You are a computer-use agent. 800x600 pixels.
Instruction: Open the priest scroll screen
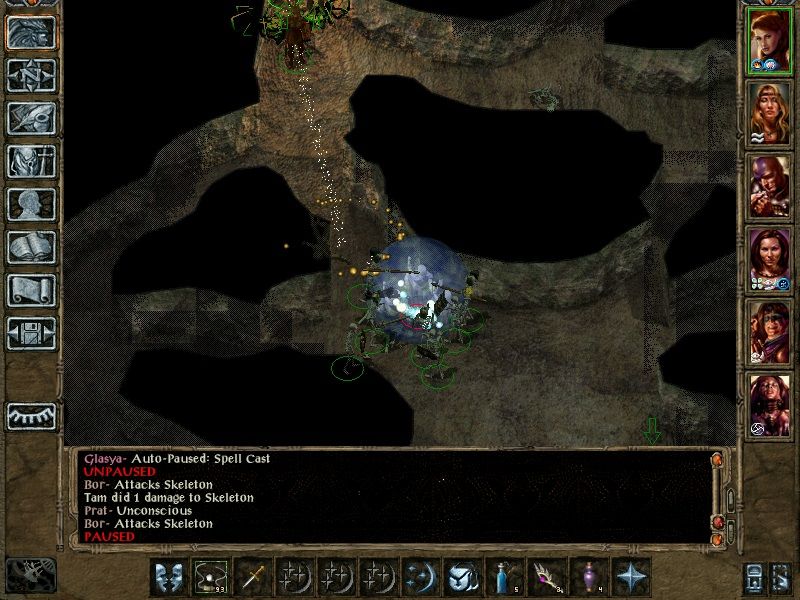pyautogui.click(x=30, y=290)
